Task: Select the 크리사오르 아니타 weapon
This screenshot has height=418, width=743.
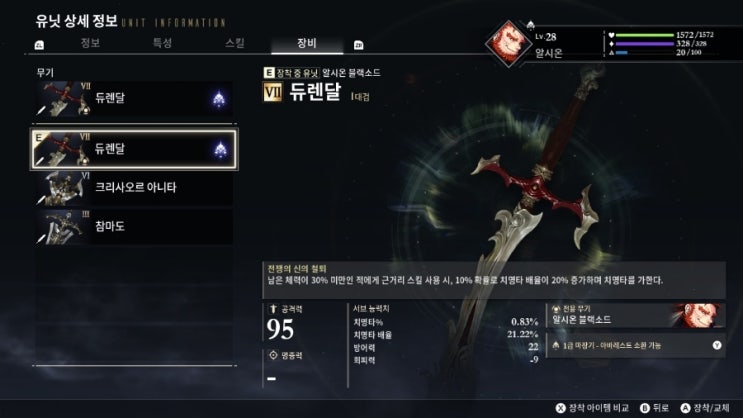Action: pos(135,187)
